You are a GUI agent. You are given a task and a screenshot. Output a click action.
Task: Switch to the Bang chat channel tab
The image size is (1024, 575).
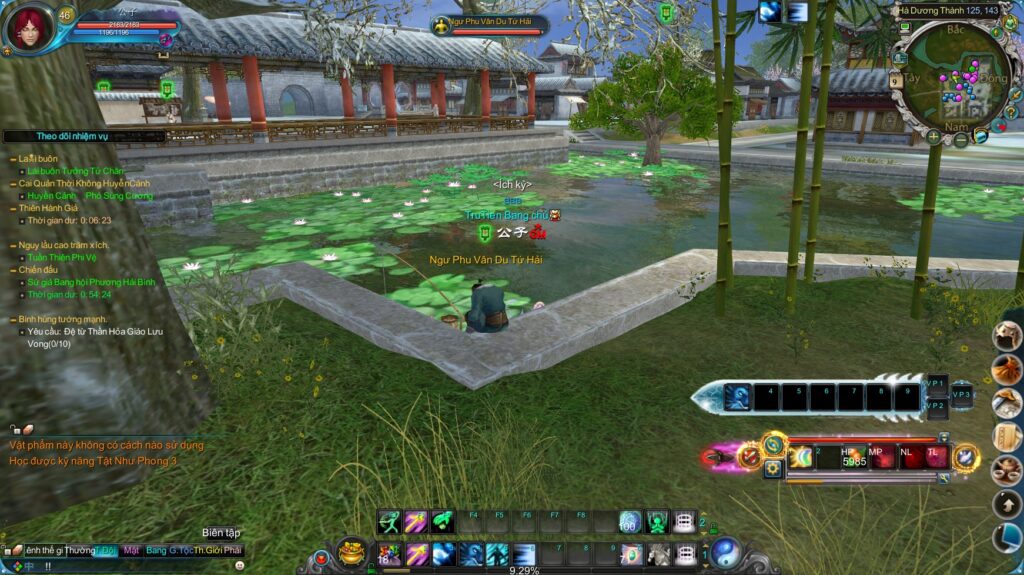click(x=156, y=550)
